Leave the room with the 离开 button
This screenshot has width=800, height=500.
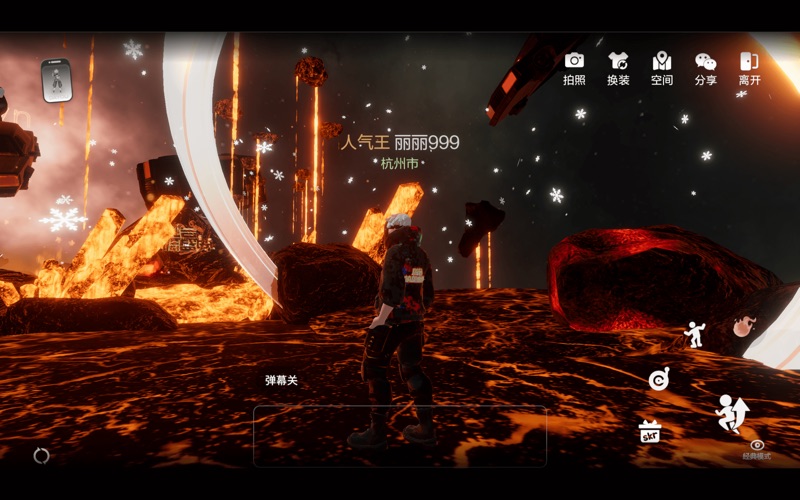(749, 67)
